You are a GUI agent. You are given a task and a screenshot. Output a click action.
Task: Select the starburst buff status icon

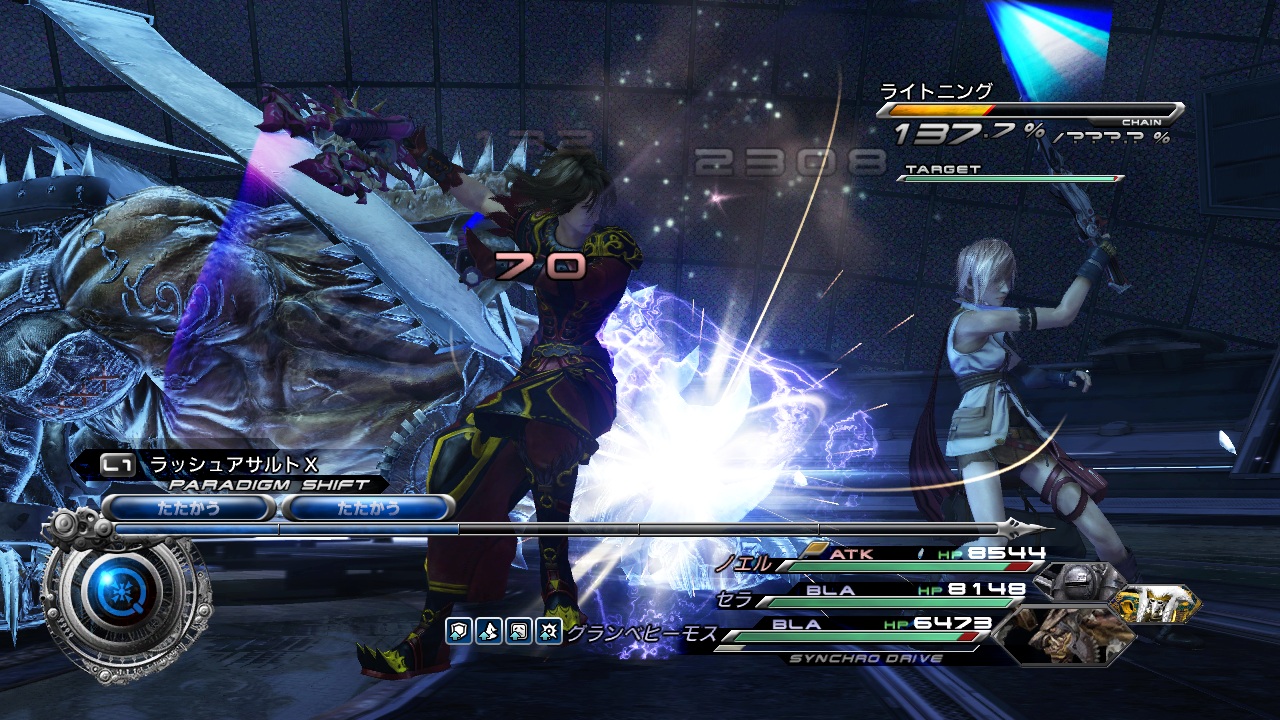point(547,631)
